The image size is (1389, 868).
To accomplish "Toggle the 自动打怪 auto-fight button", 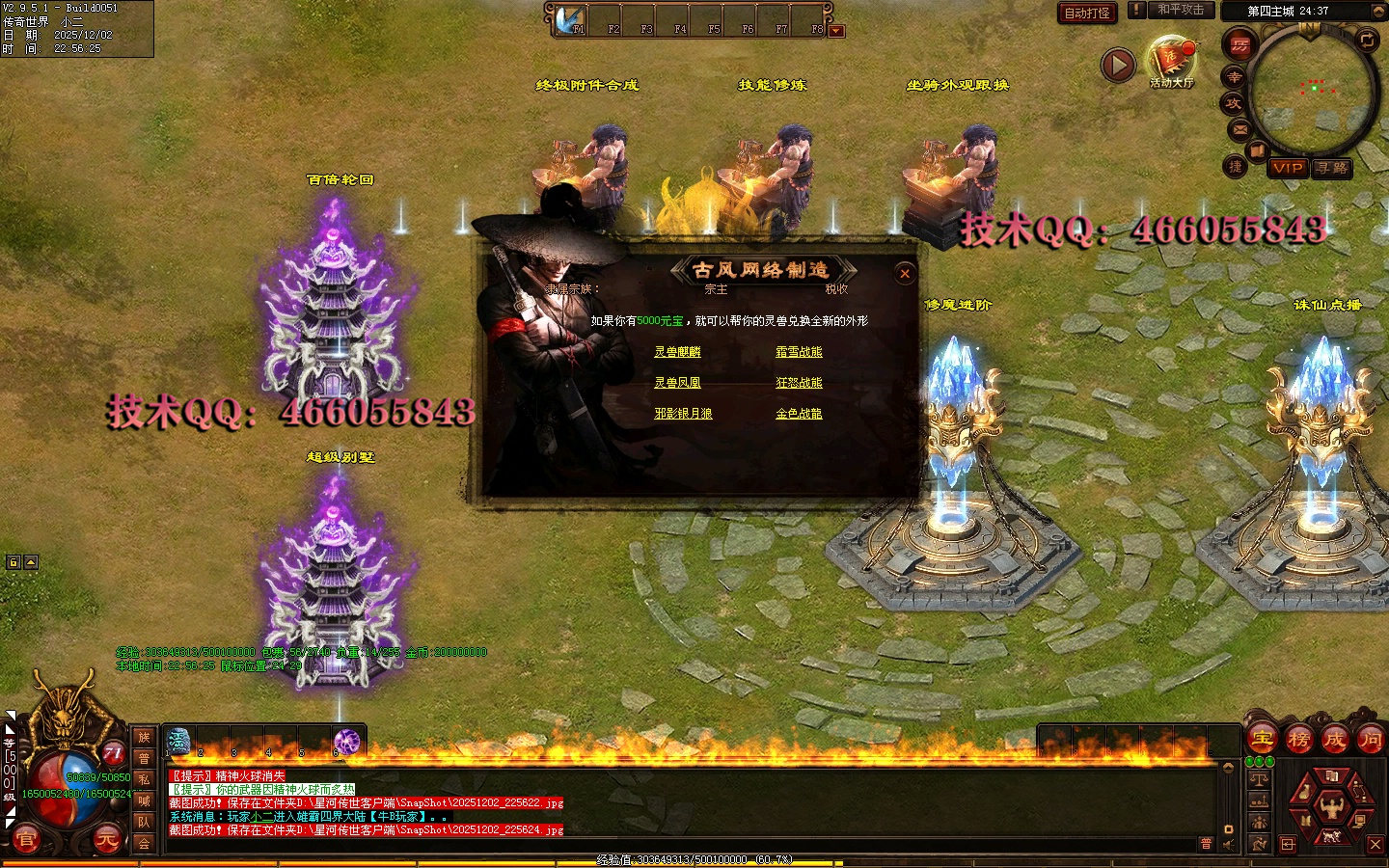I will coord(1087,13).
